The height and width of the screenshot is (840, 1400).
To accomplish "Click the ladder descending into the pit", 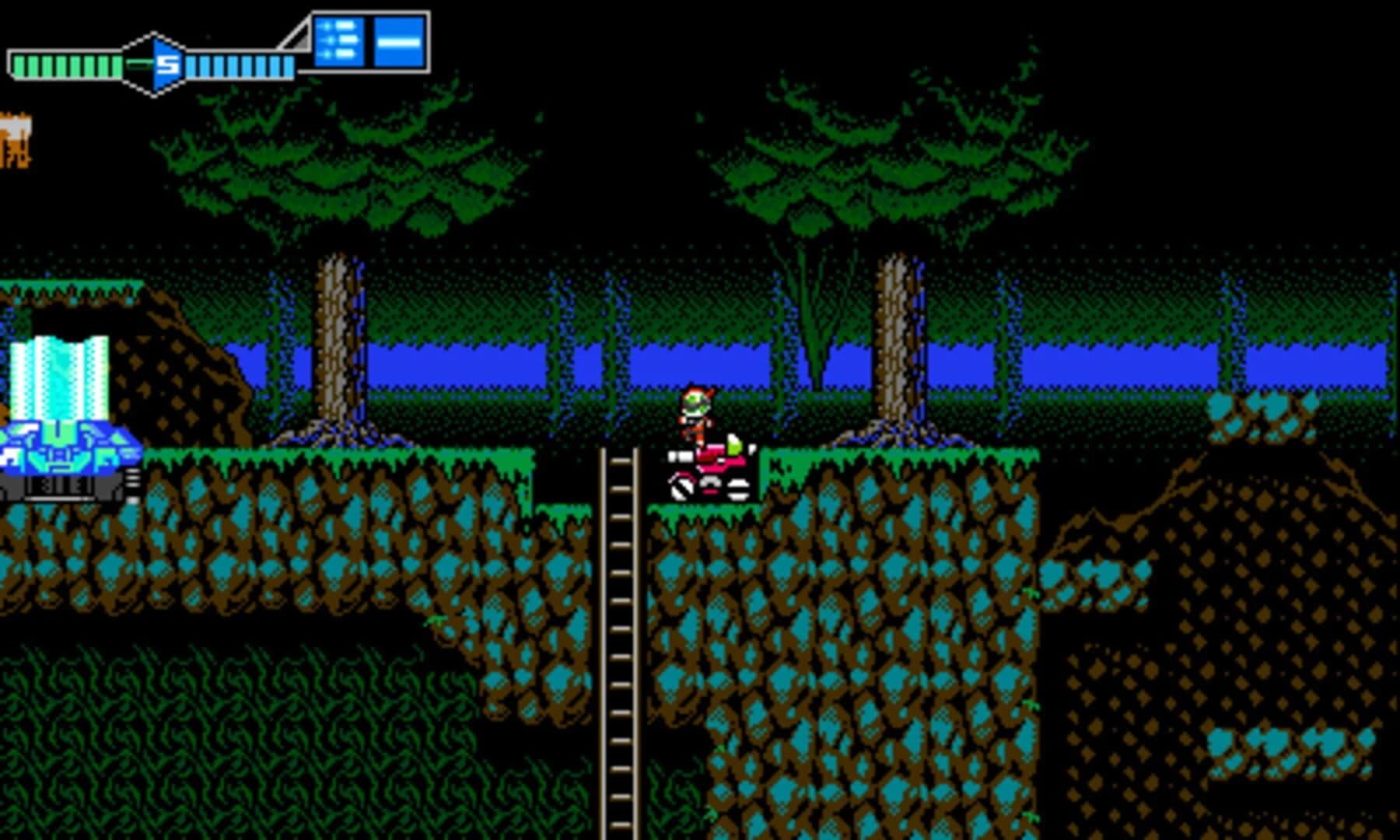I will click(618, 622).
